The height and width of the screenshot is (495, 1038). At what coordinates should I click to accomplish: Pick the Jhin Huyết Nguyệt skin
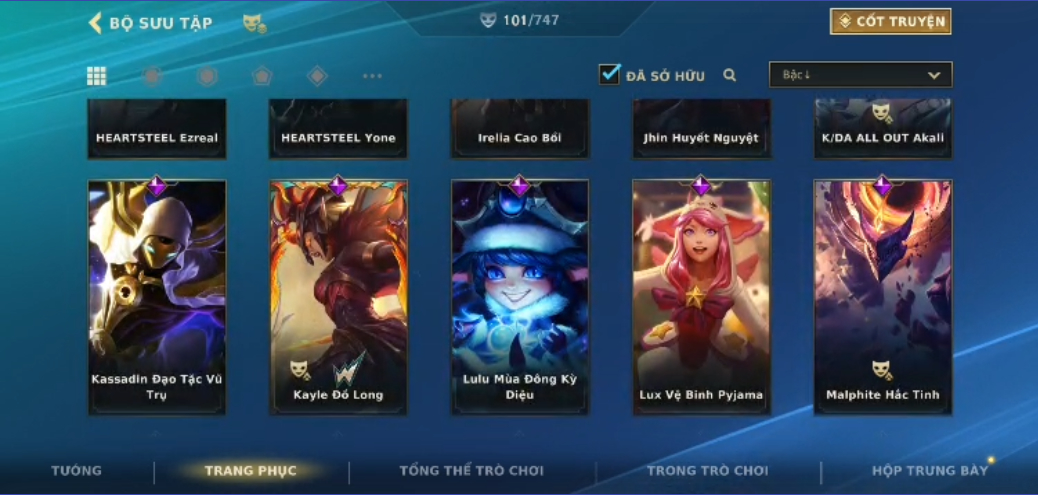(701, 130)
